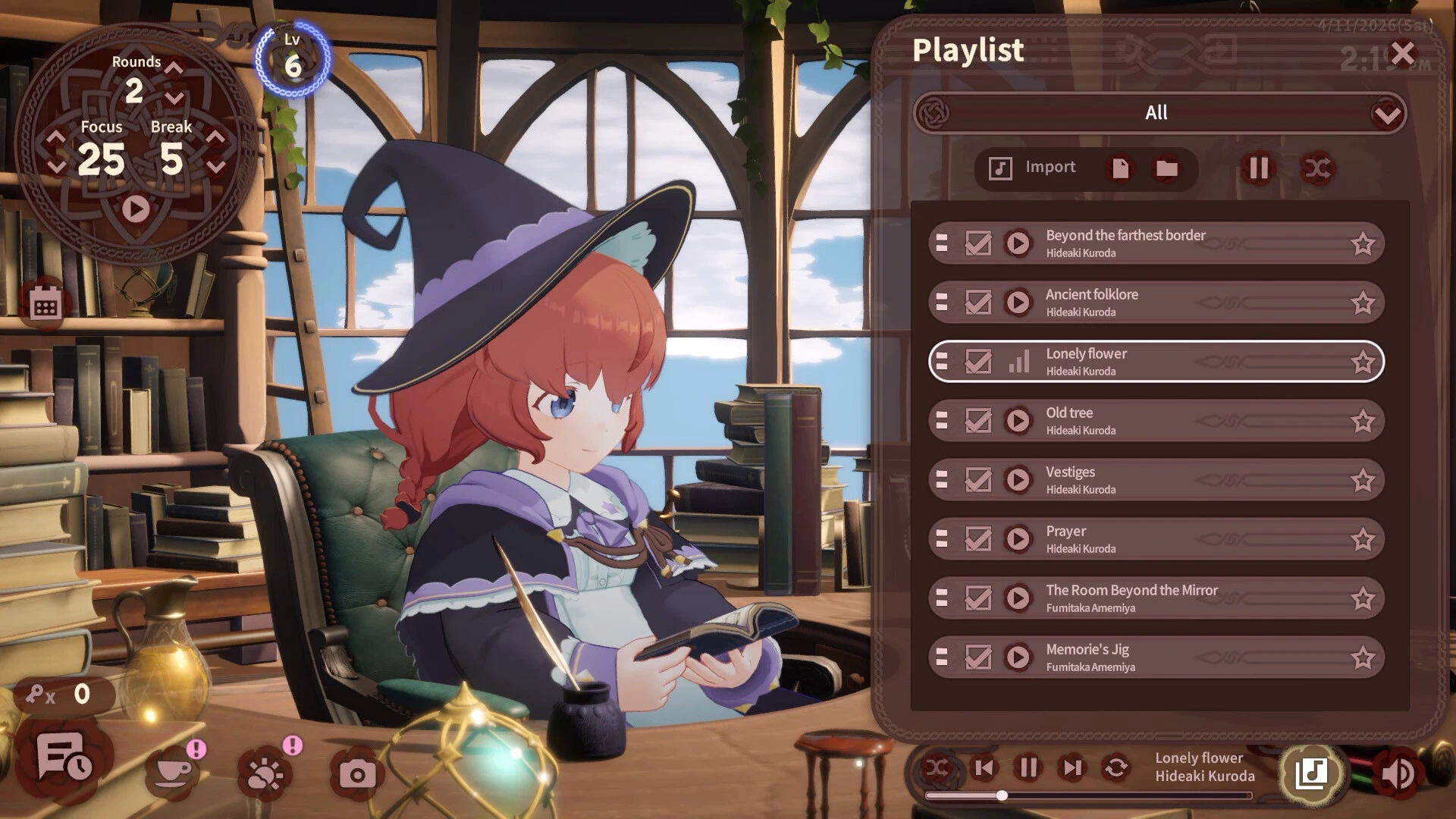Open the calendar icon
This screenshot has height=819, width=1456.
pyautogui.click(x=45, y=306)
